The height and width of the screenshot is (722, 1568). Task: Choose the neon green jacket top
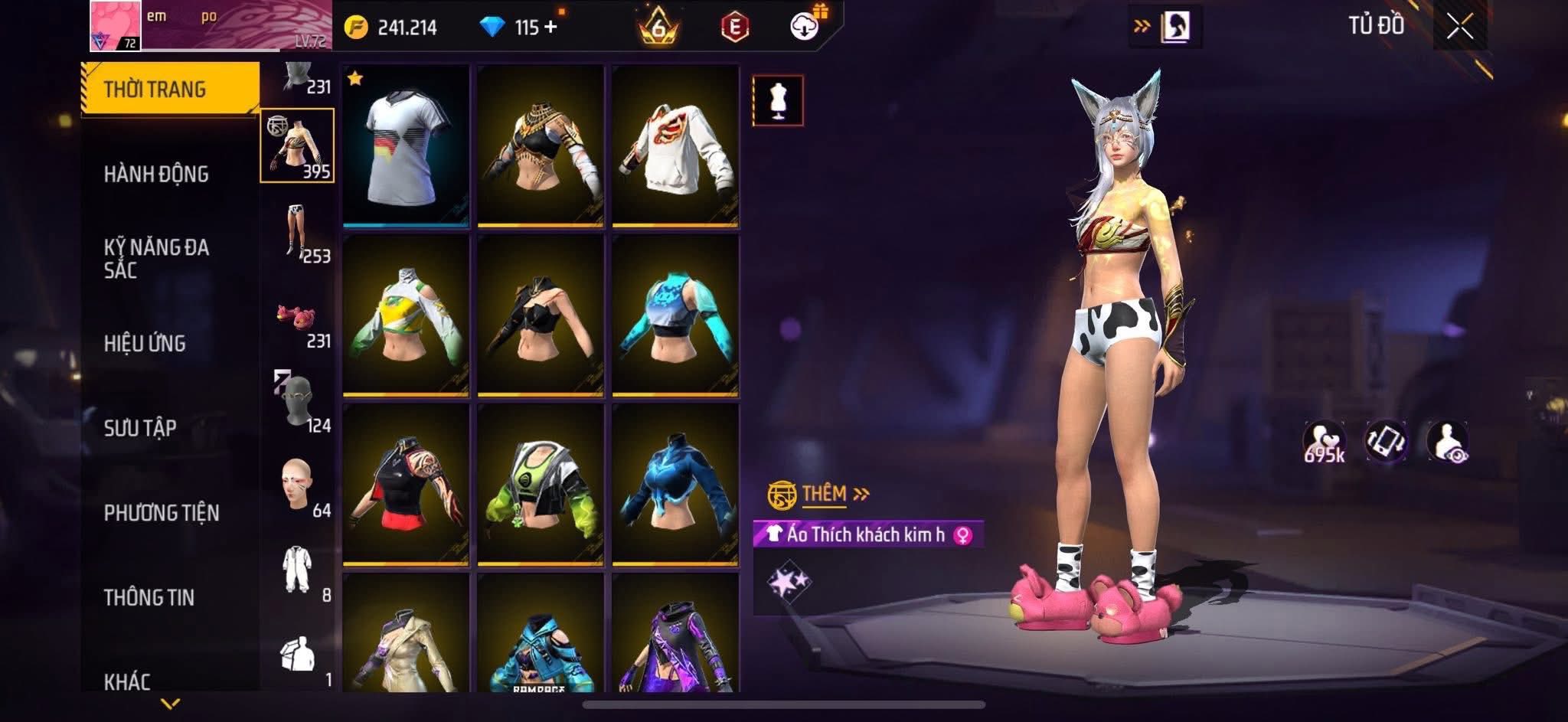coord(541,485)
